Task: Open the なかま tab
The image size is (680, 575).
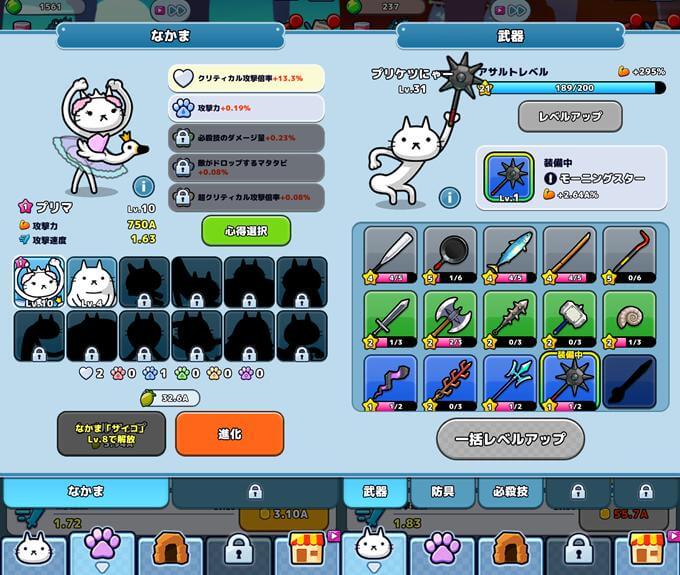Action: [x=86, y=492]
